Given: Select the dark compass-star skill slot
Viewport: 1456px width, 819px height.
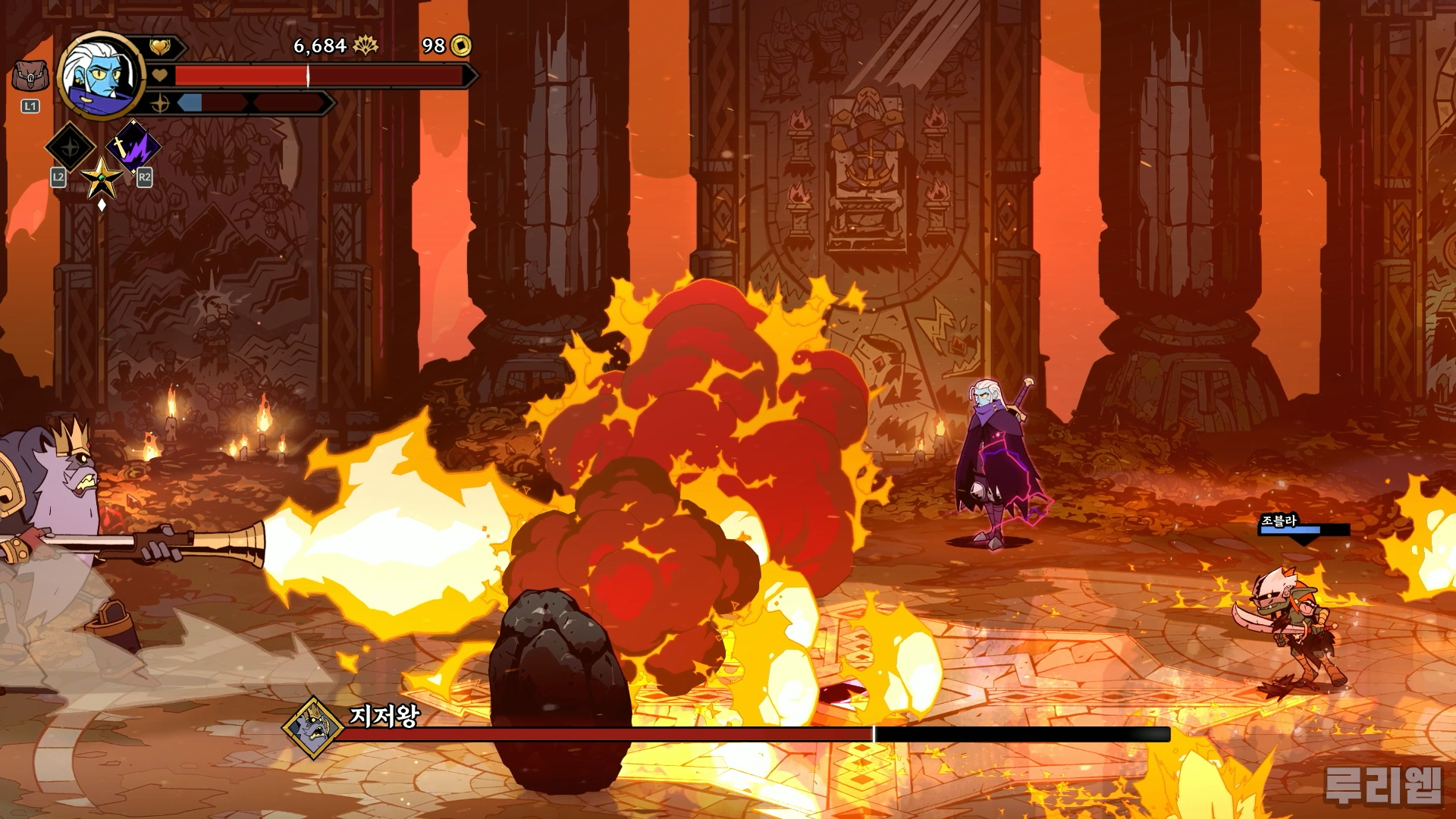Looking at the screenshot, I should pyautogui.click(x=71, y=147).
